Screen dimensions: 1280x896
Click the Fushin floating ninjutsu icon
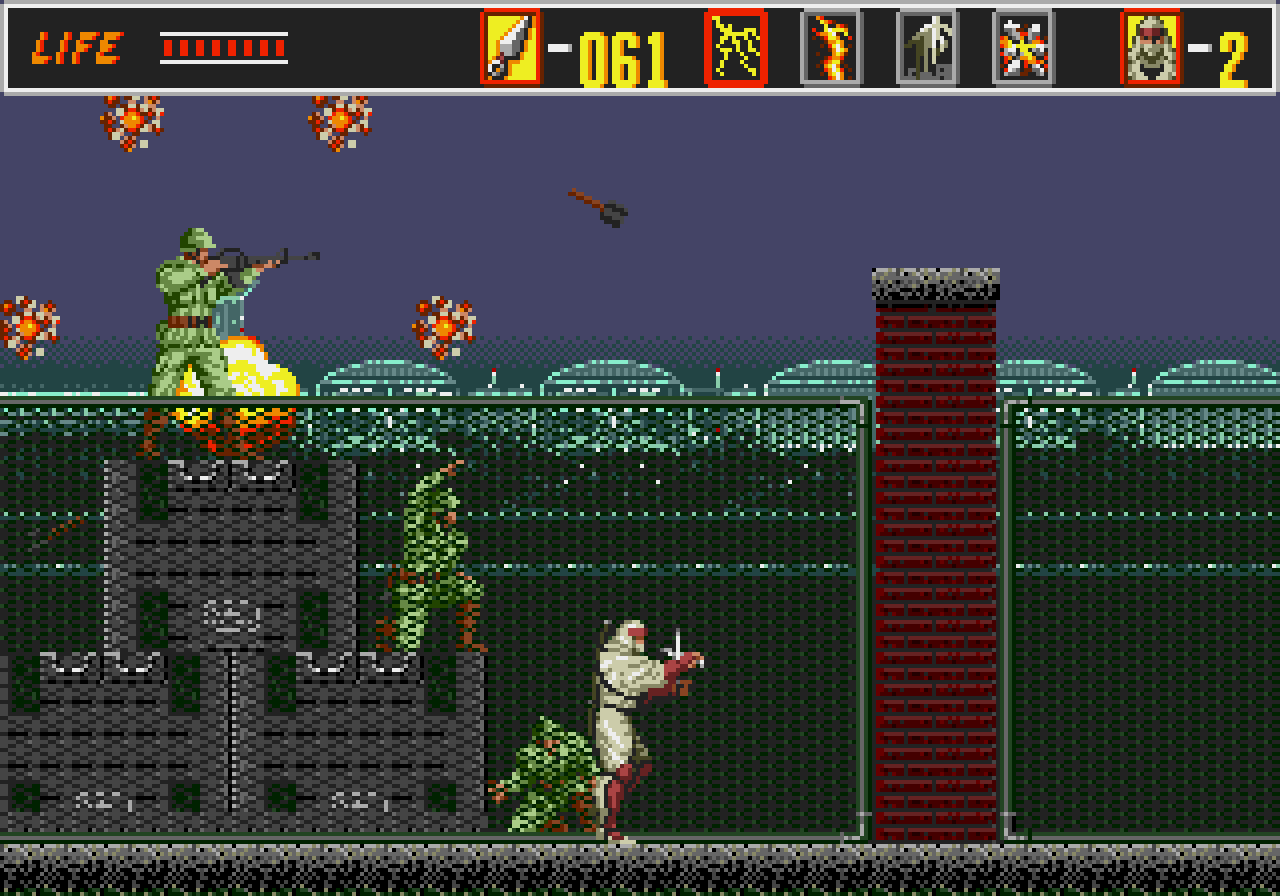[x=926, y=45]
